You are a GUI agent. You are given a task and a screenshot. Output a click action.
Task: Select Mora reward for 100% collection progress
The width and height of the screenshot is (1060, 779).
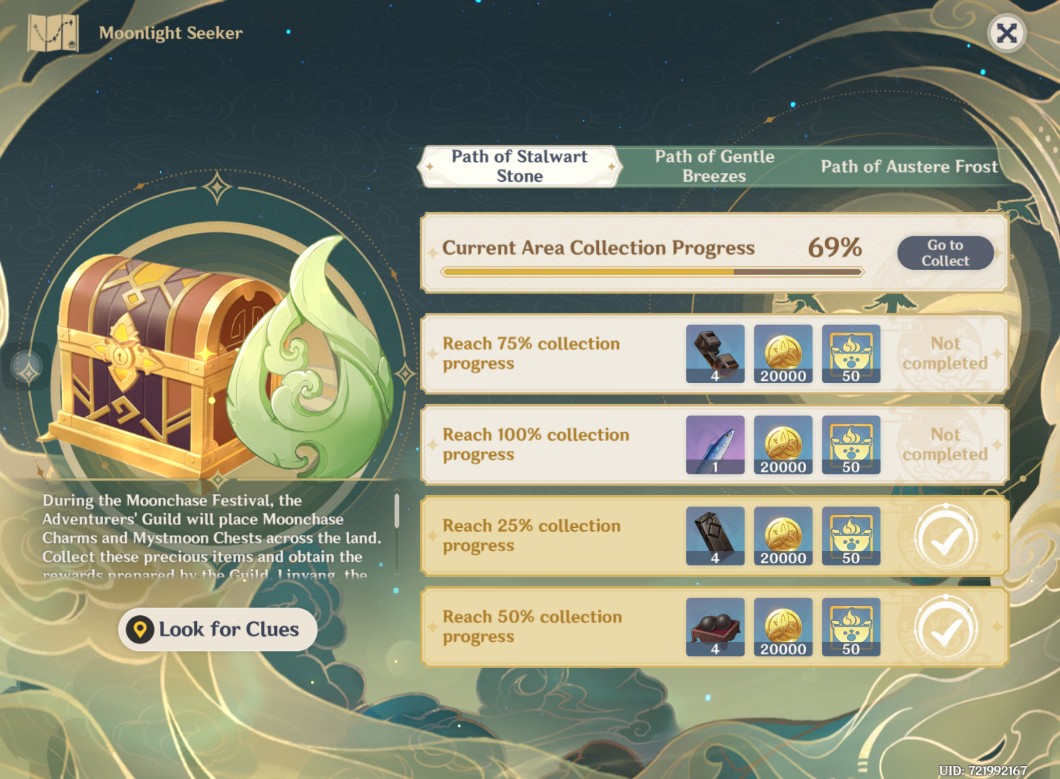783,445
